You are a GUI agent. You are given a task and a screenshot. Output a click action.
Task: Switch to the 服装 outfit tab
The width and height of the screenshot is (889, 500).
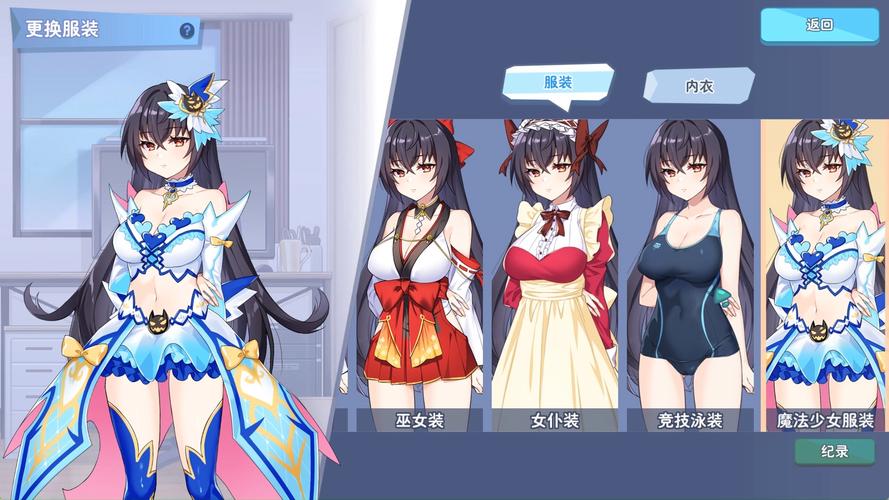click(557, 84)
